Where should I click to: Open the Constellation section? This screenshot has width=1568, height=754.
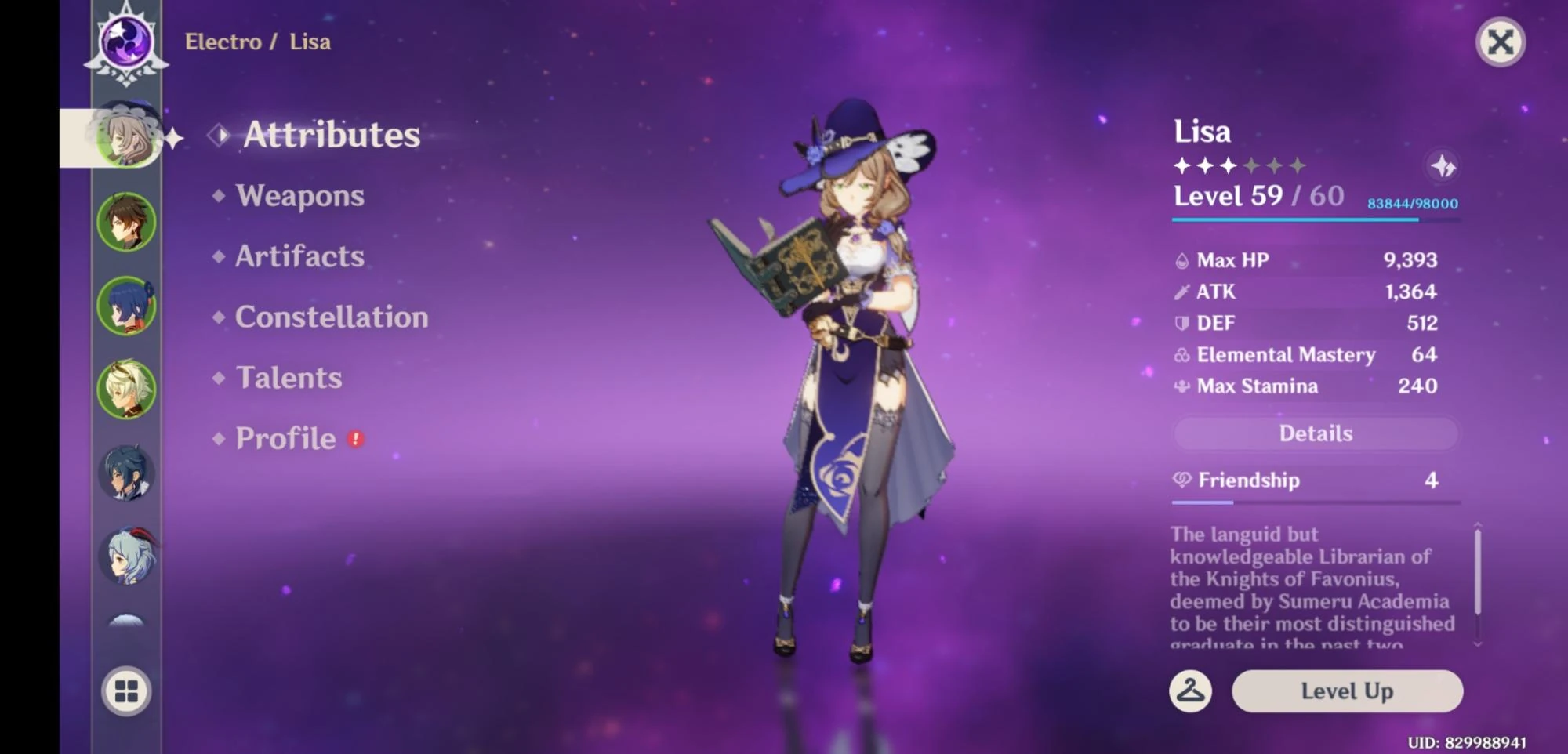[x=331, y=317]
